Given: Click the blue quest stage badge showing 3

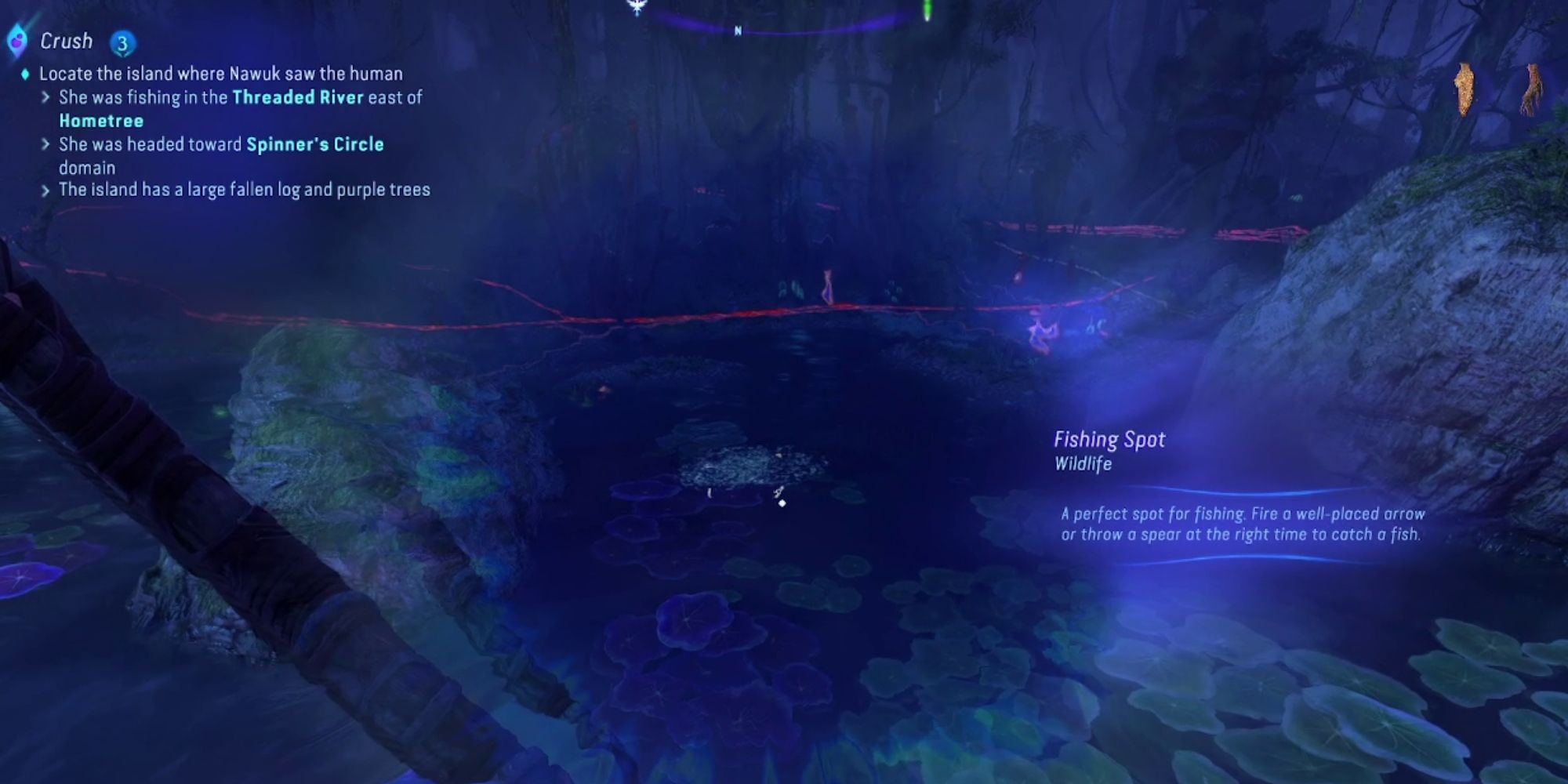Looking at the screenshot, I should point(122,43).
